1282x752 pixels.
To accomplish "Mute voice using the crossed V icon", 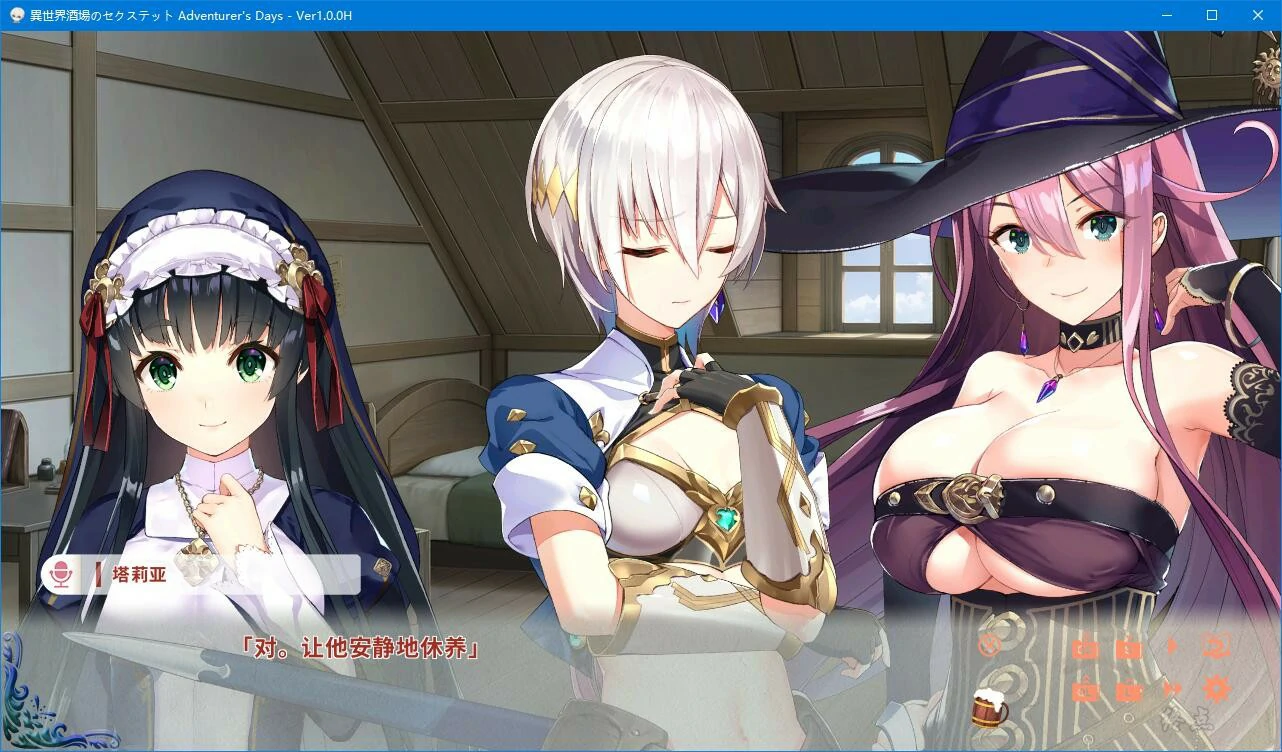I will tap(989, 645).
